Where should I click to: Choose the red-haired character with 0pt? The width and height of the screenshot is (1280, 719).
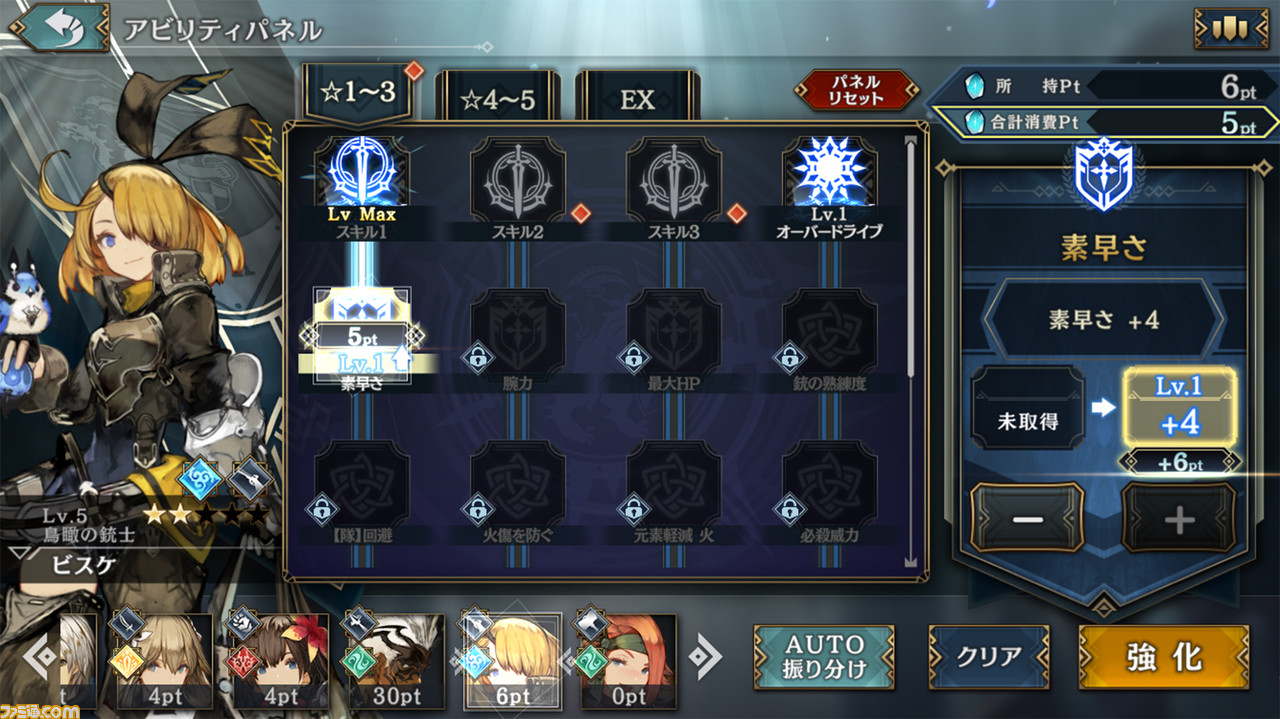[626, 660]
